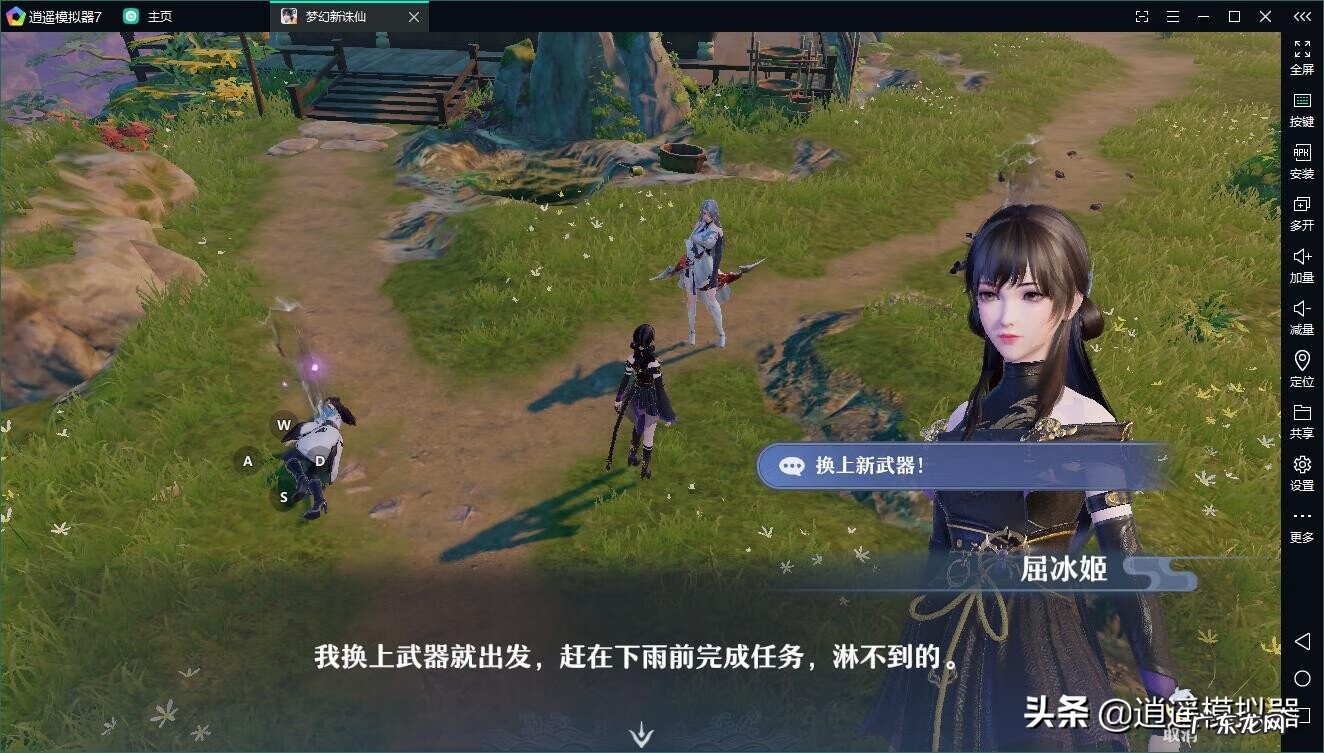Collapse the sidebar with the chevron arrows
1324x753 pixels.
[x=1302, y=16]
